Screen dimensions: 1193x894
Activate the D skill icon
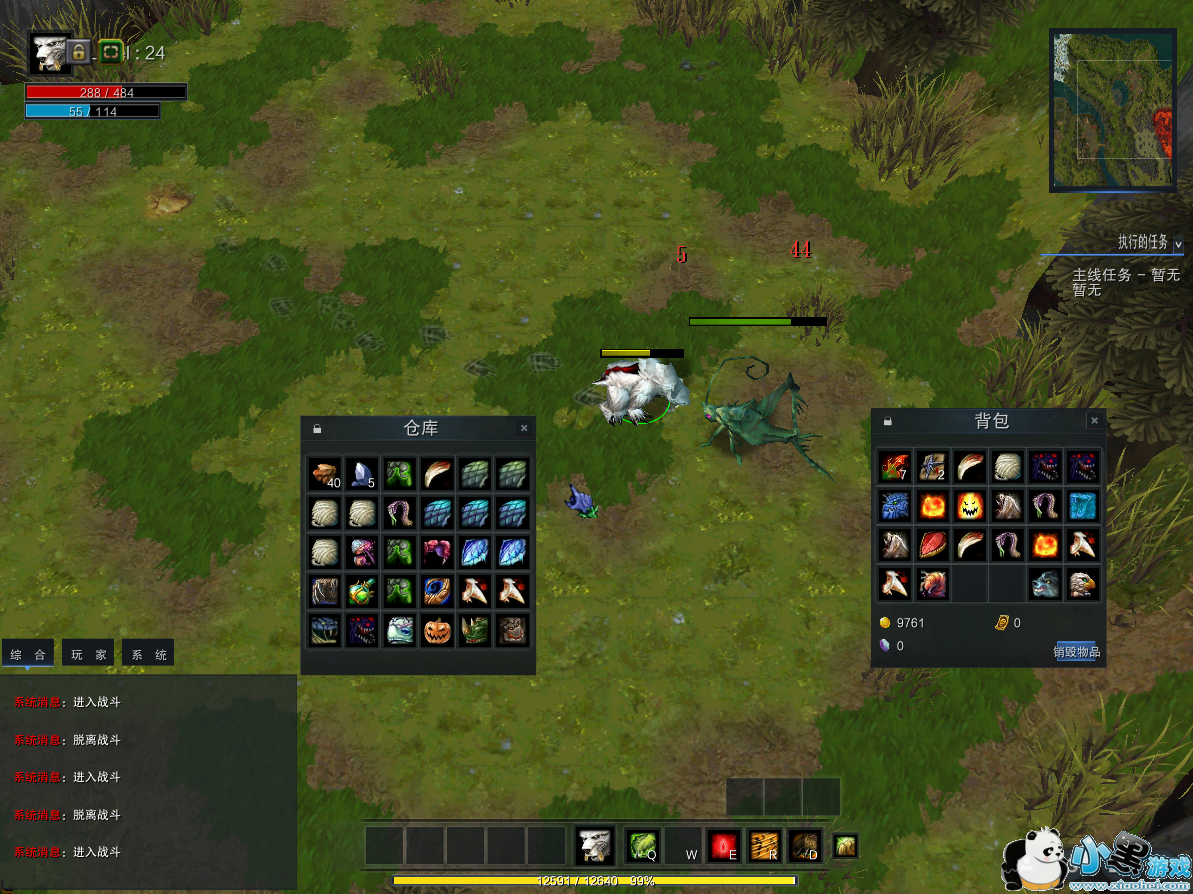tap(804, 846)
